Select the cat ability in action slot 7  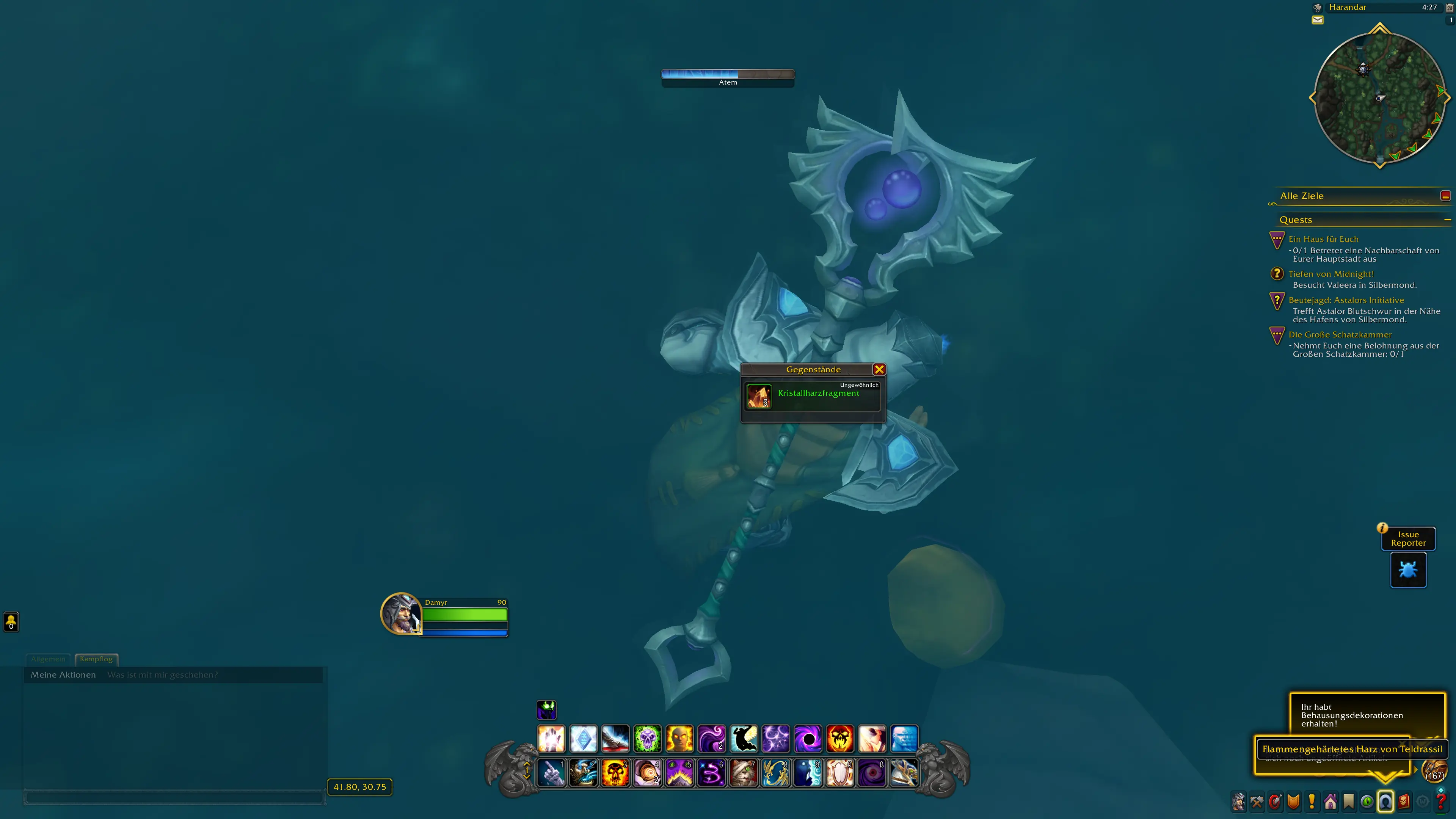click(744, 773)
